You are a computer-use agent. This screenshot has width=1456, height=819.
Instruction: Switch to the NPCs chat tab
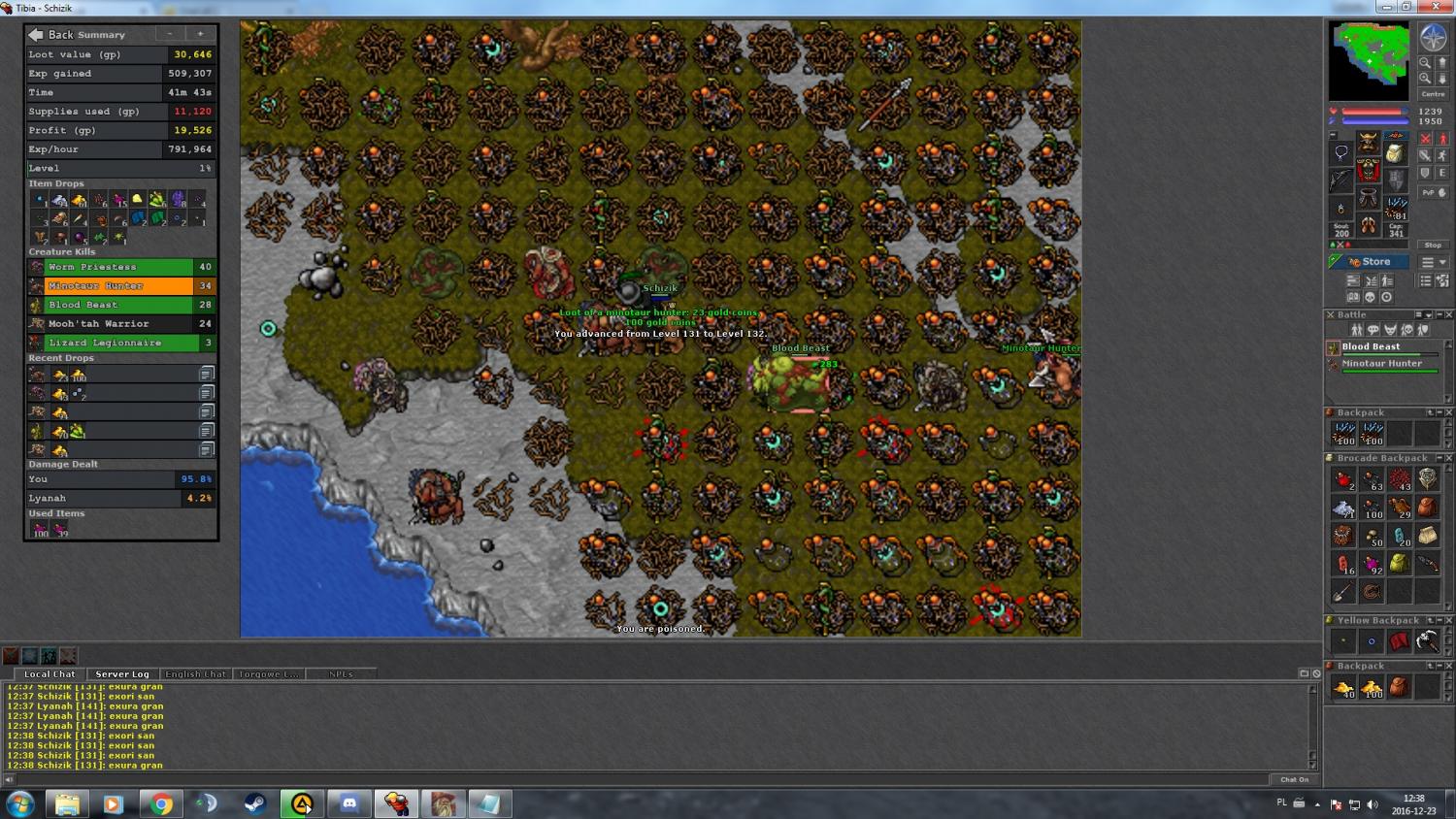click(x=341, y=673)
